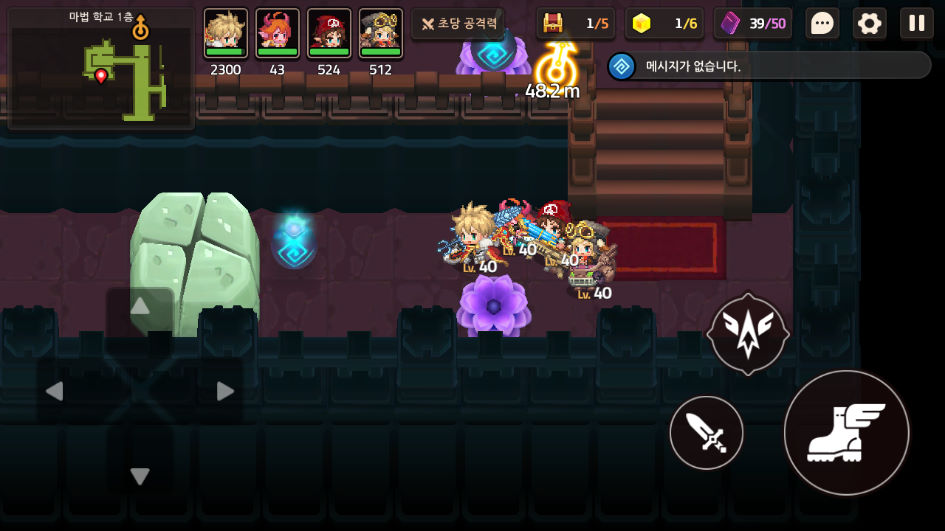
Task: Open the chat speech-bubble icon
Action: tap(822, 23)
